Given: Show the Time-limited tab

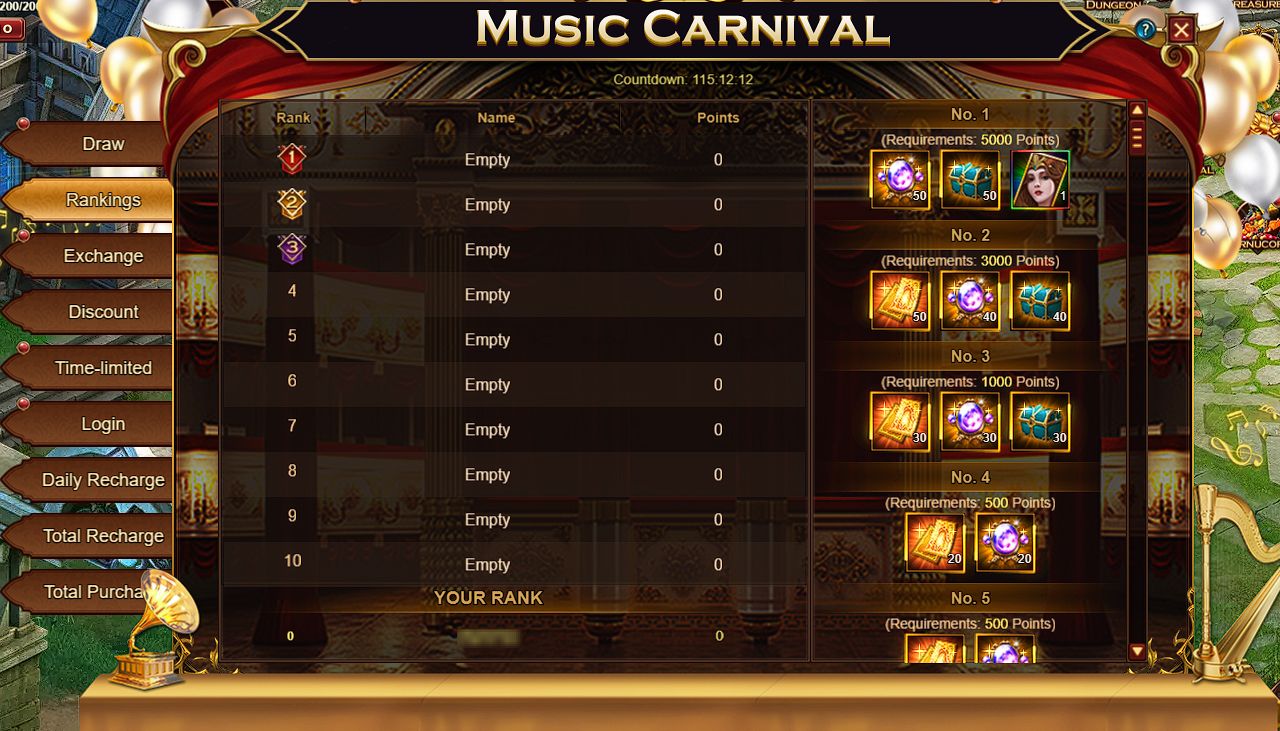Looking at the screenshot, I should coord(103,368).
